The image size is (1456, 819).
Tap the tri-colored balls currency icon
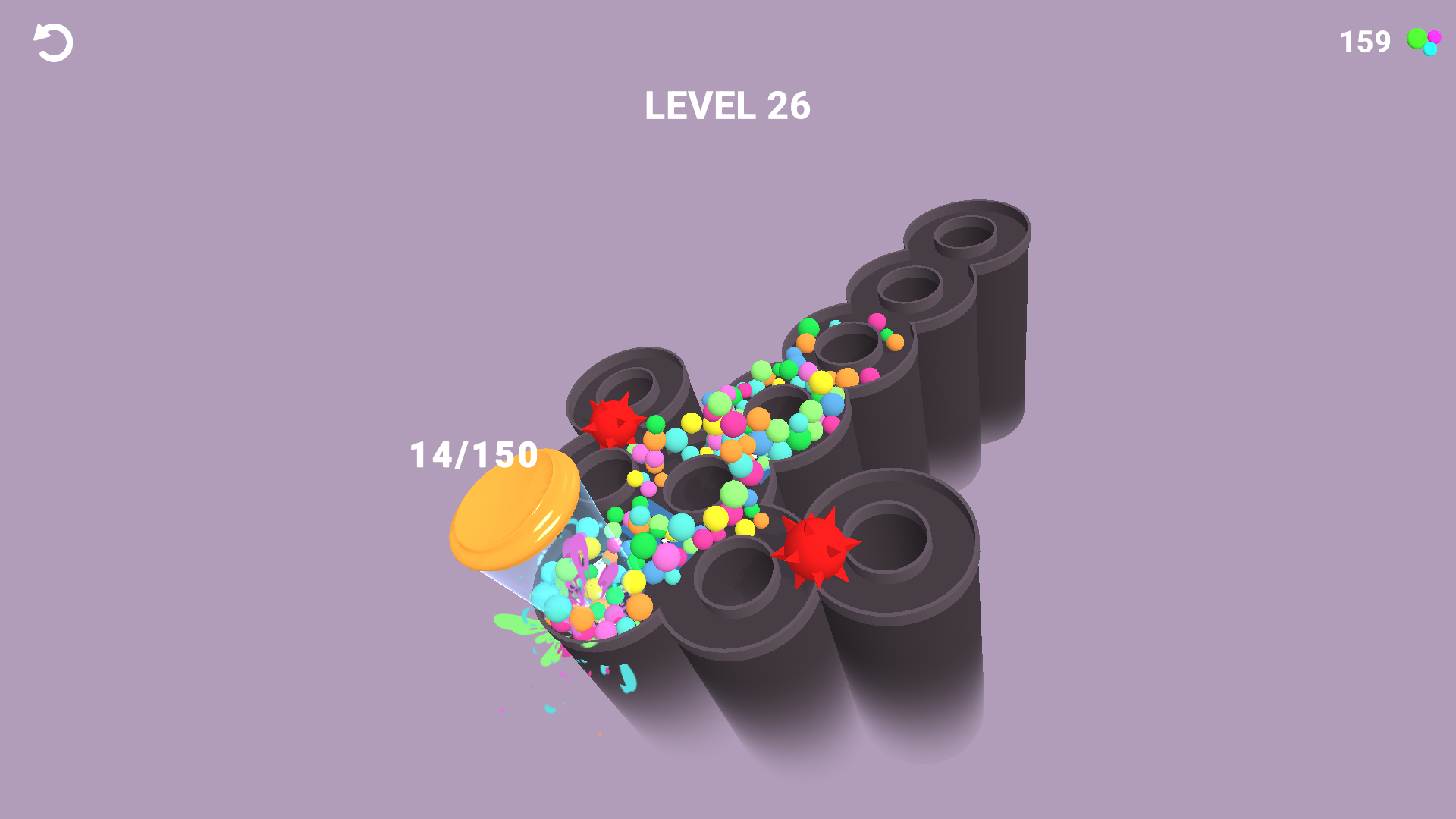[x=1424, y=42]
